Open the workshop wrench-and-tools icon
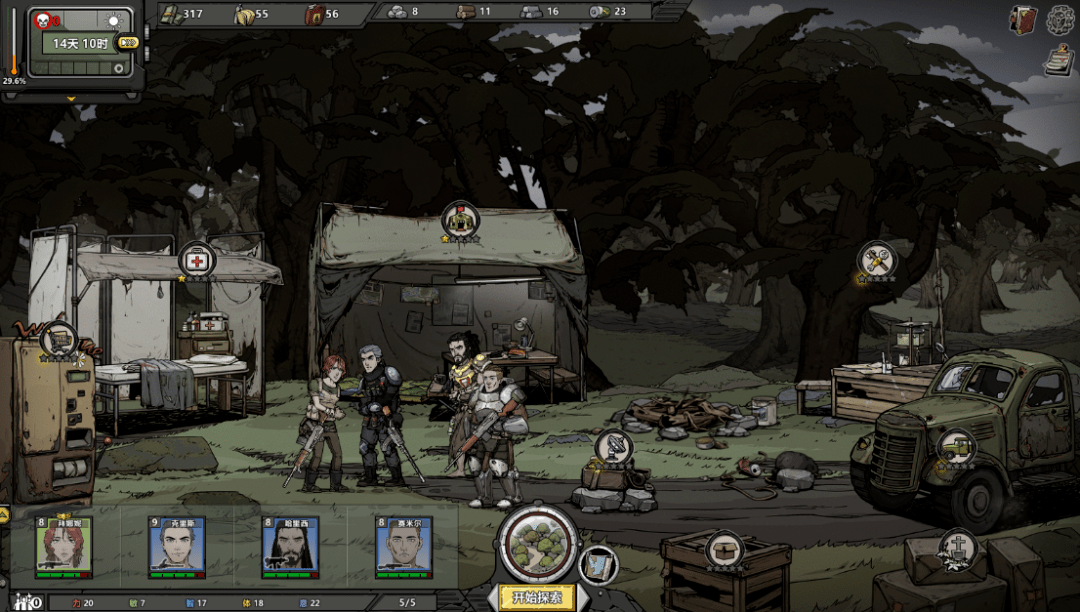The image size is (1080, 612). (x=877, y=260)
